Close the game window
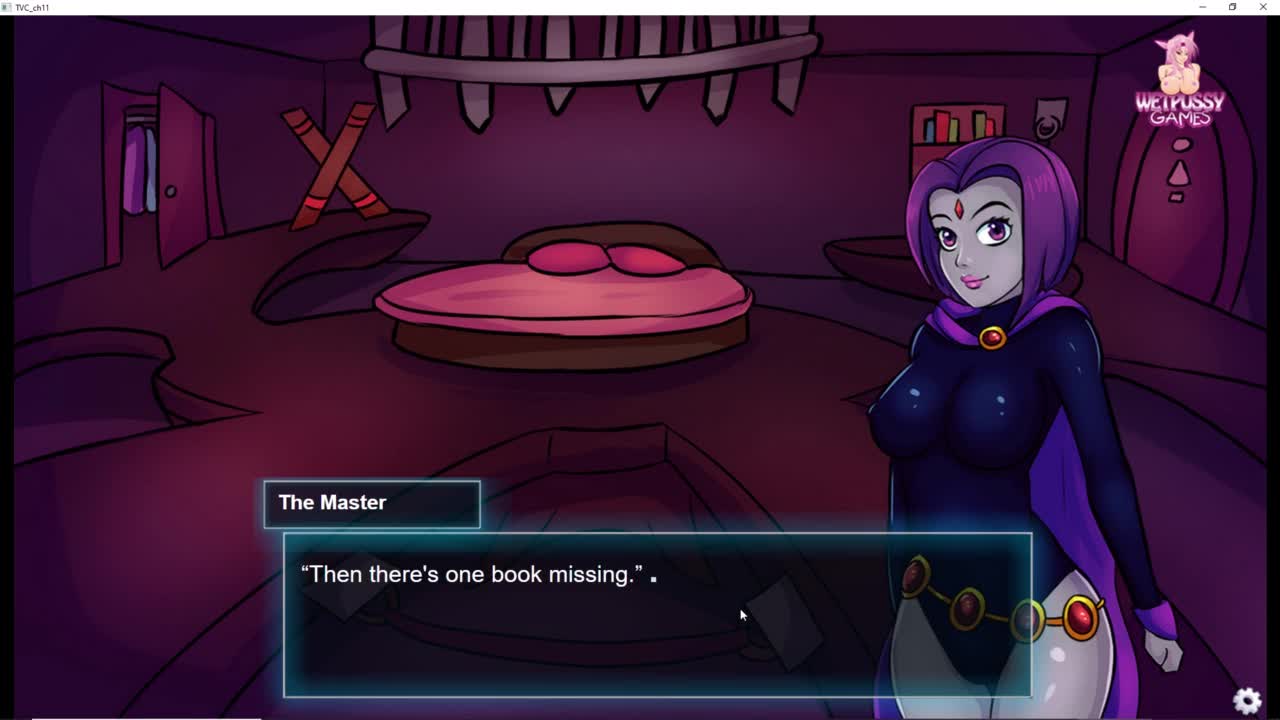The height and width of the screenshot is (720, 1280). 1263,7
